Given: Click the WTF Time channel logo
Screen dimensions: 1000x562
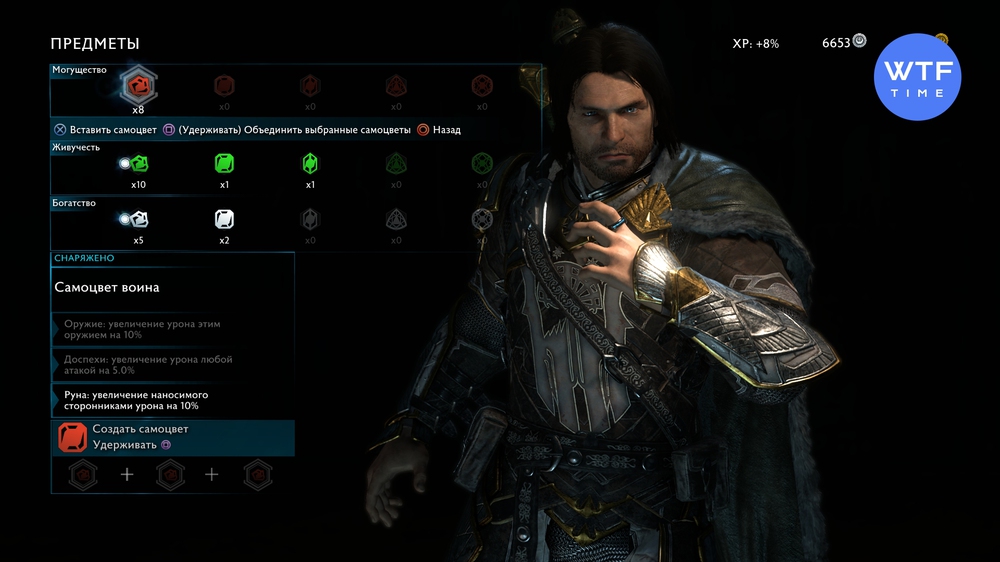Looking at the screenshot, I should pyautogui.click(x=917, y=77).
